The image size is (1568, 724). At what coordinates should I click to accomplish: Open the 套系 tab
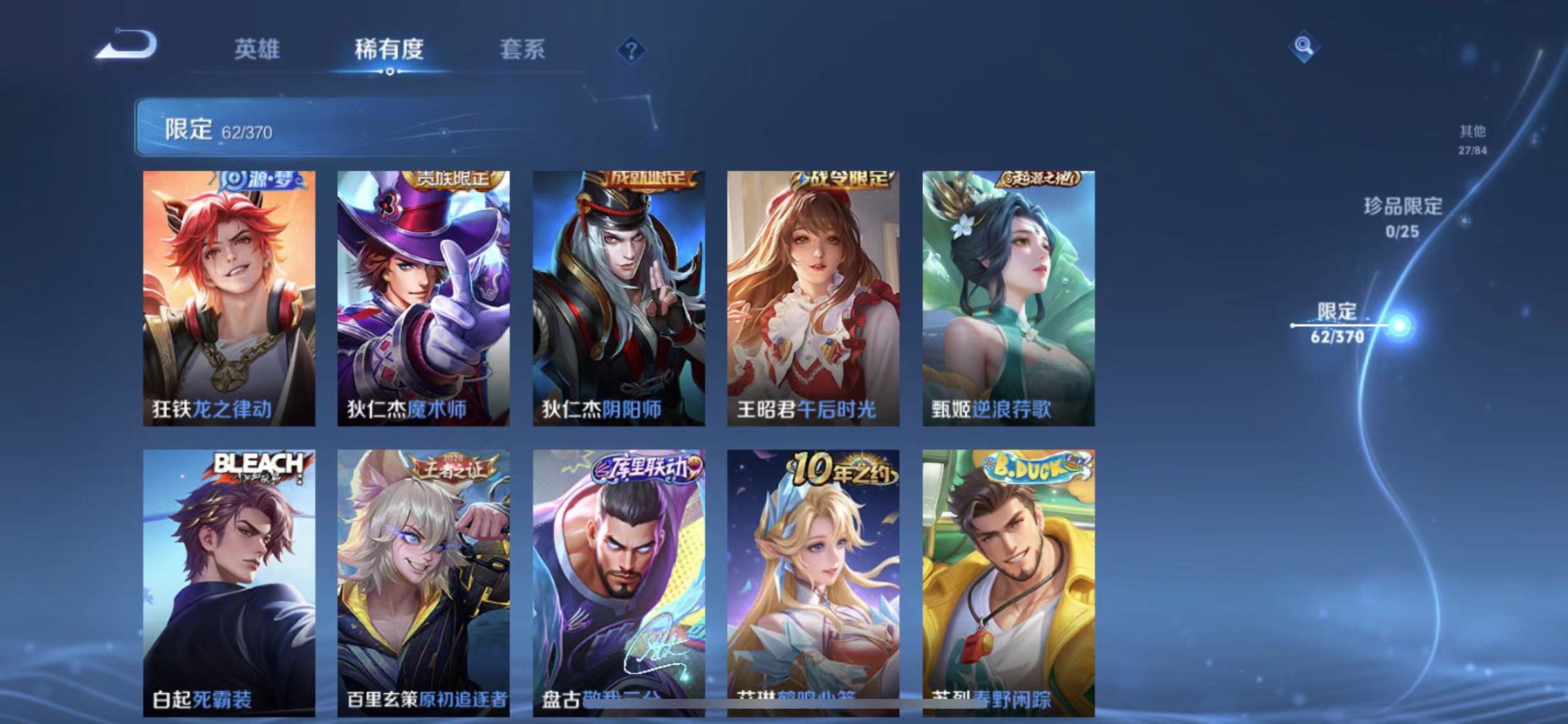click(523, 51)
